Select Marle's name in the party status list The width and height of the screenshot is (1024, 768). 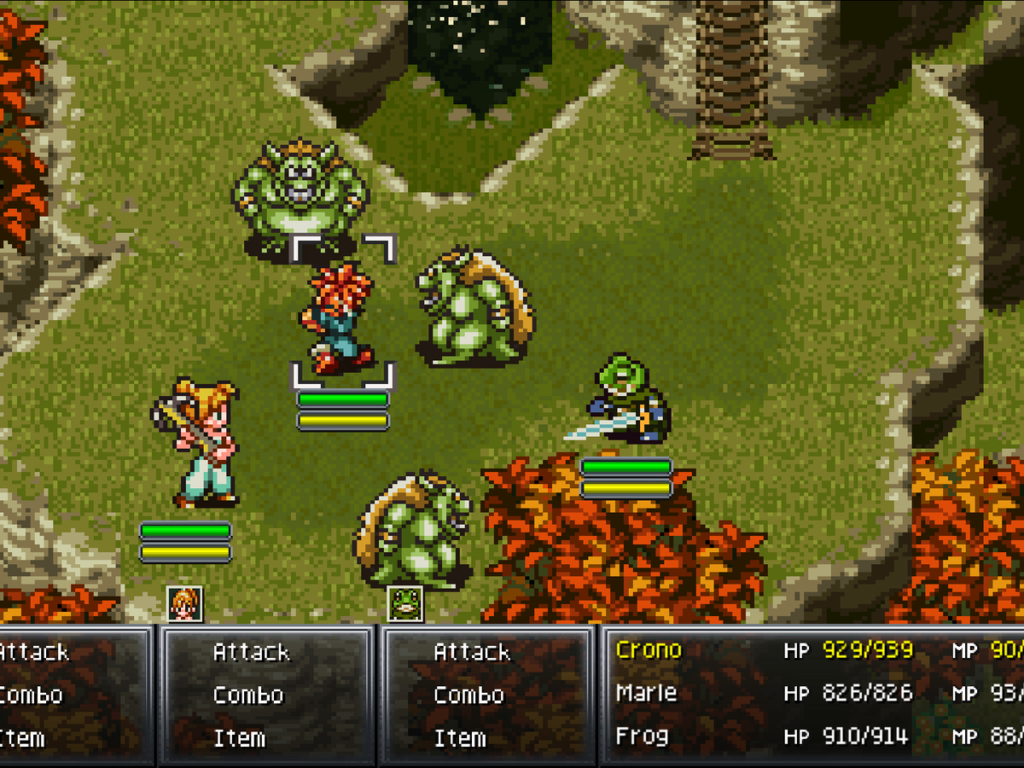click(x=646, y=693)
